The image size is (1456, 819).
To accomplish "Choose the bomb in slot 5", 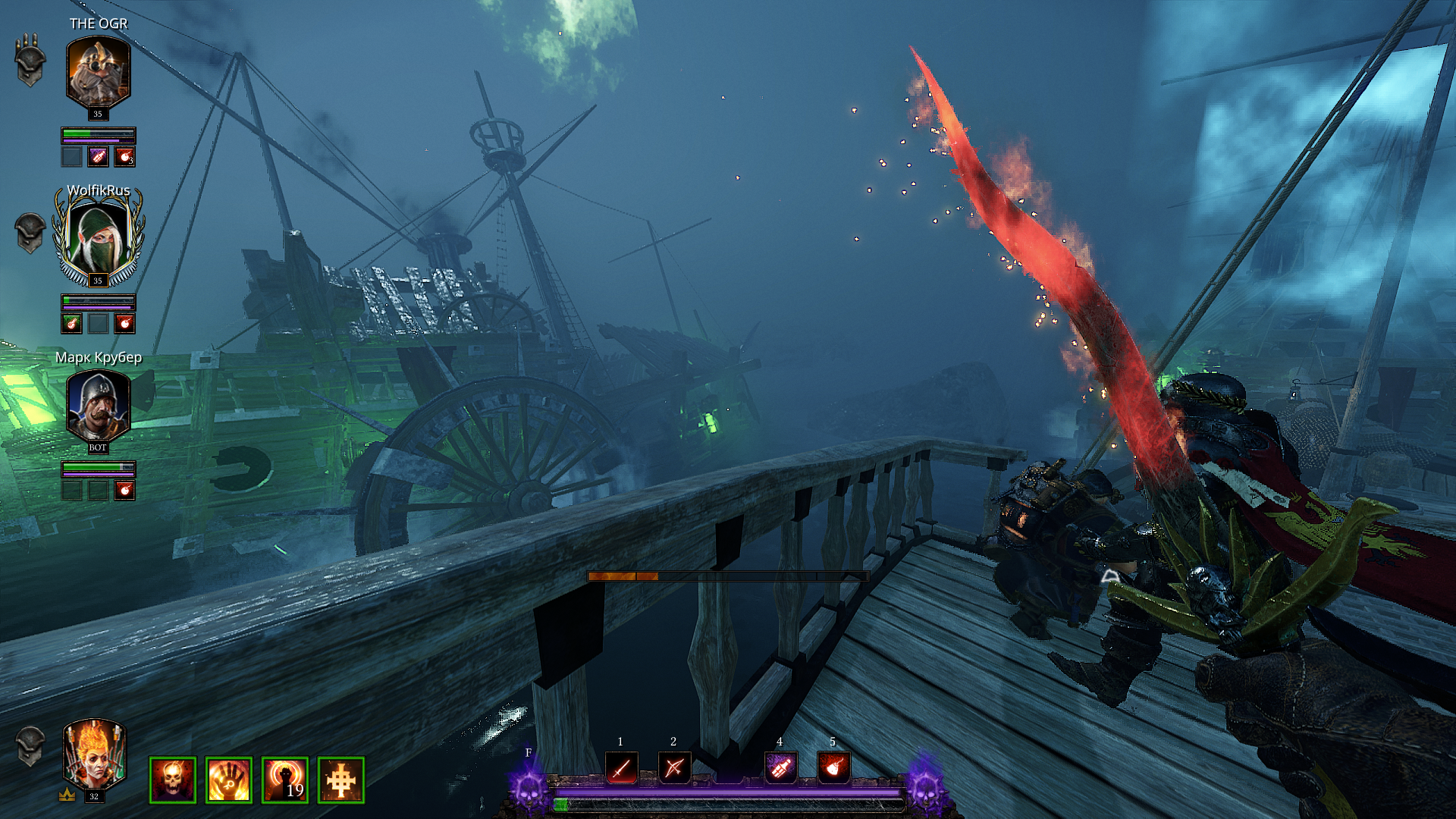I will 833,767.
